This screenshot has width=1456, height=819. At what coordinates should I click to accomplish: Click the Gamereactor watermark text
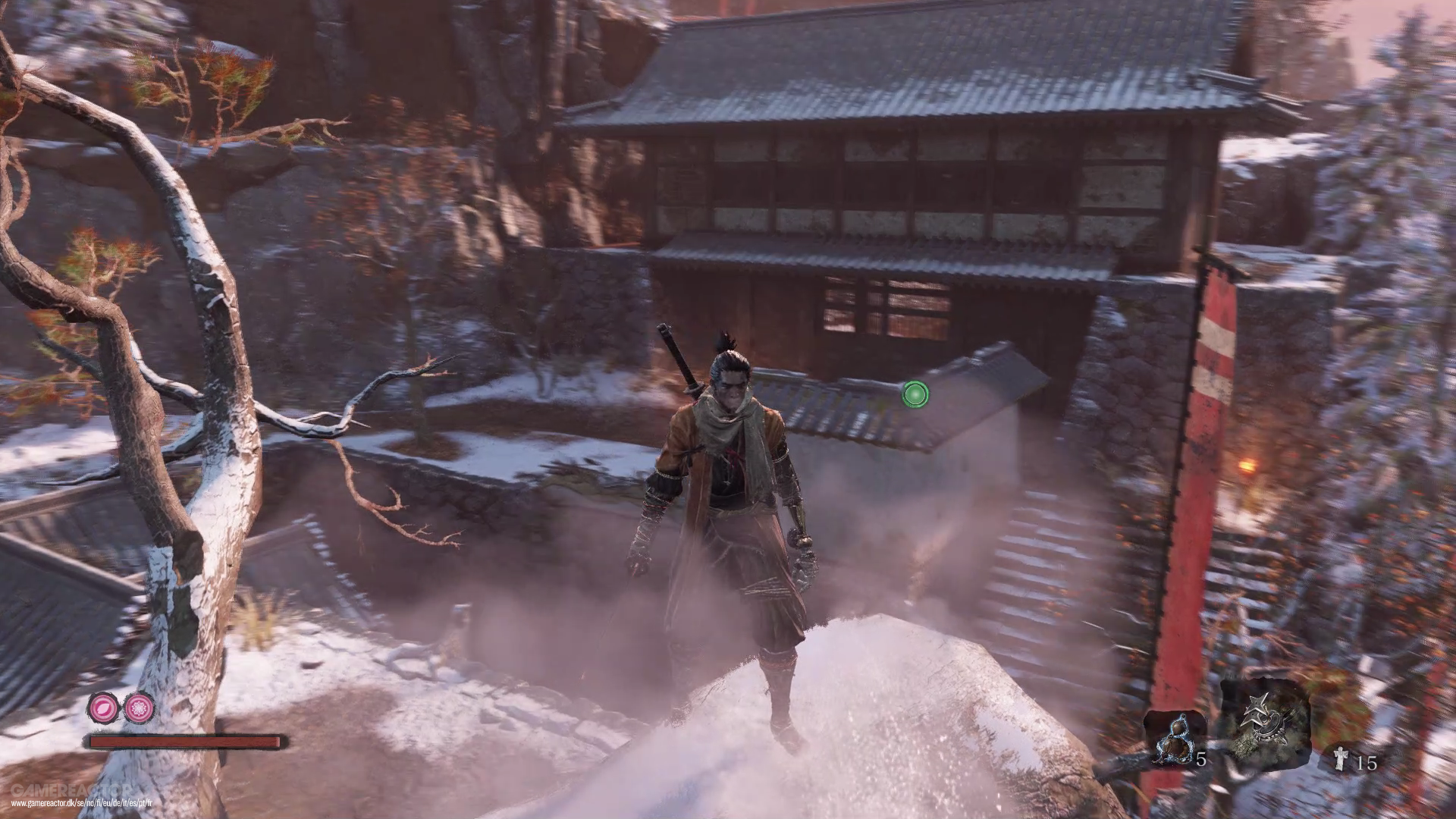pos(72,789)
